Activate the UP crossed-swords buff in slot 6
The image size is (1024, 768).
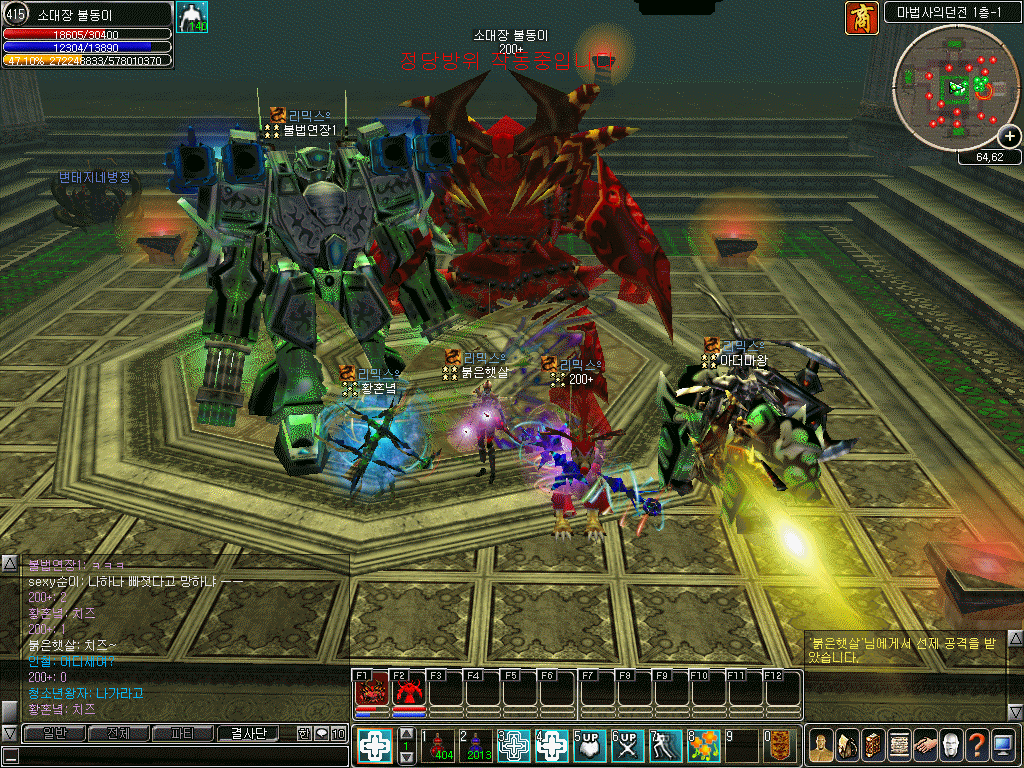pyautogui.click(x=628, y=745)
